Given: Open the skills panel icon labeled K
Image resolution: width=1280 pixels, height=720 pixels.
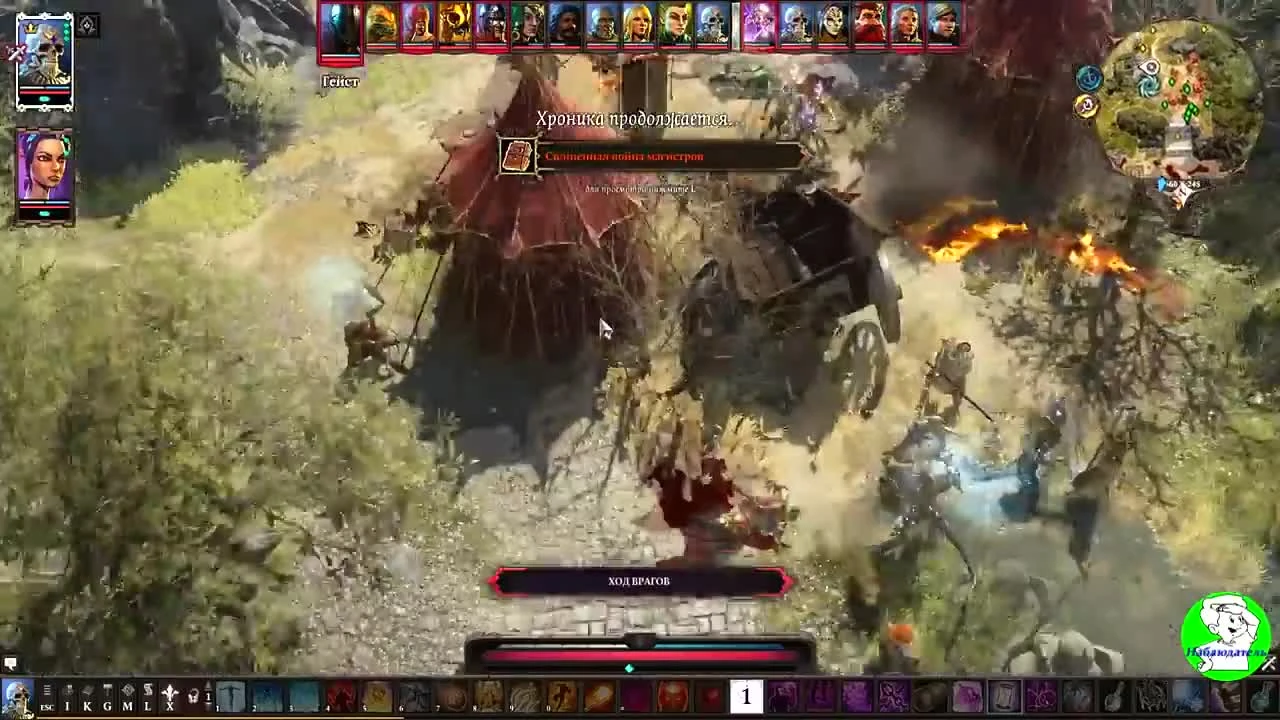Looking at the screenshot, I should 86,693.
